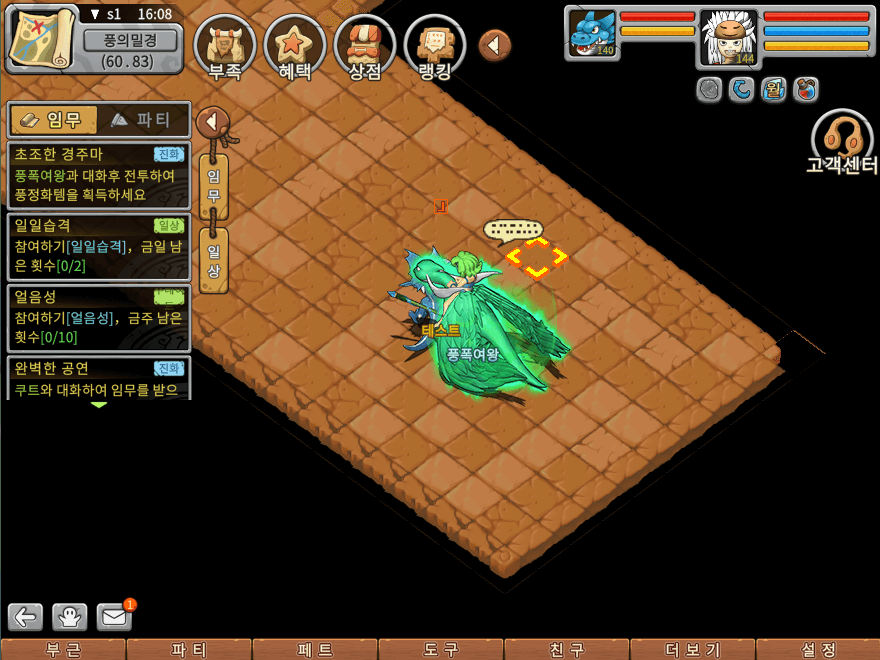Select the 얼음성 quest entry

pos(98,317)
